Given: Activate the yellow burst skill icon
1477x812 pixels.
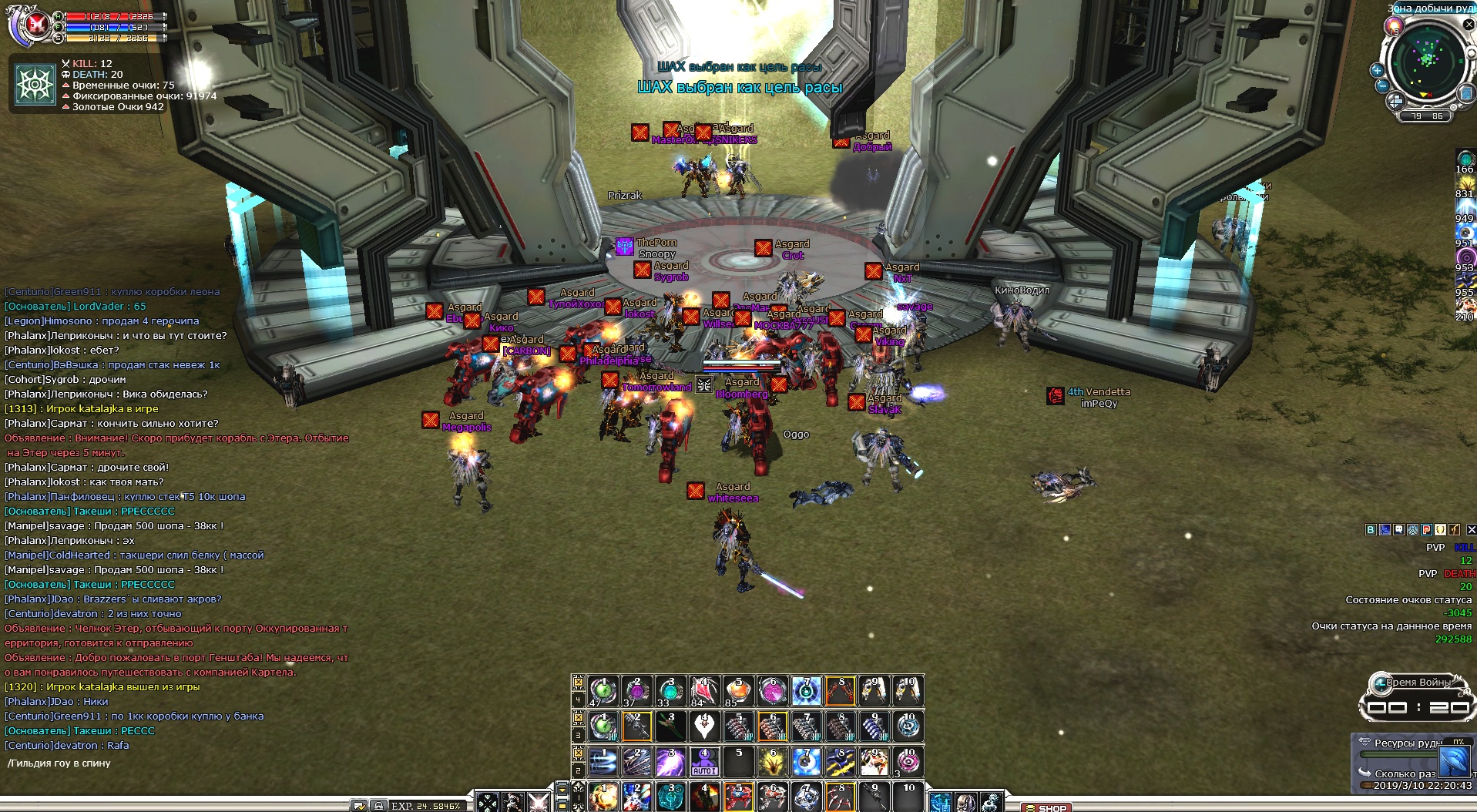Looking at the screenshot, I should point(771,761).
